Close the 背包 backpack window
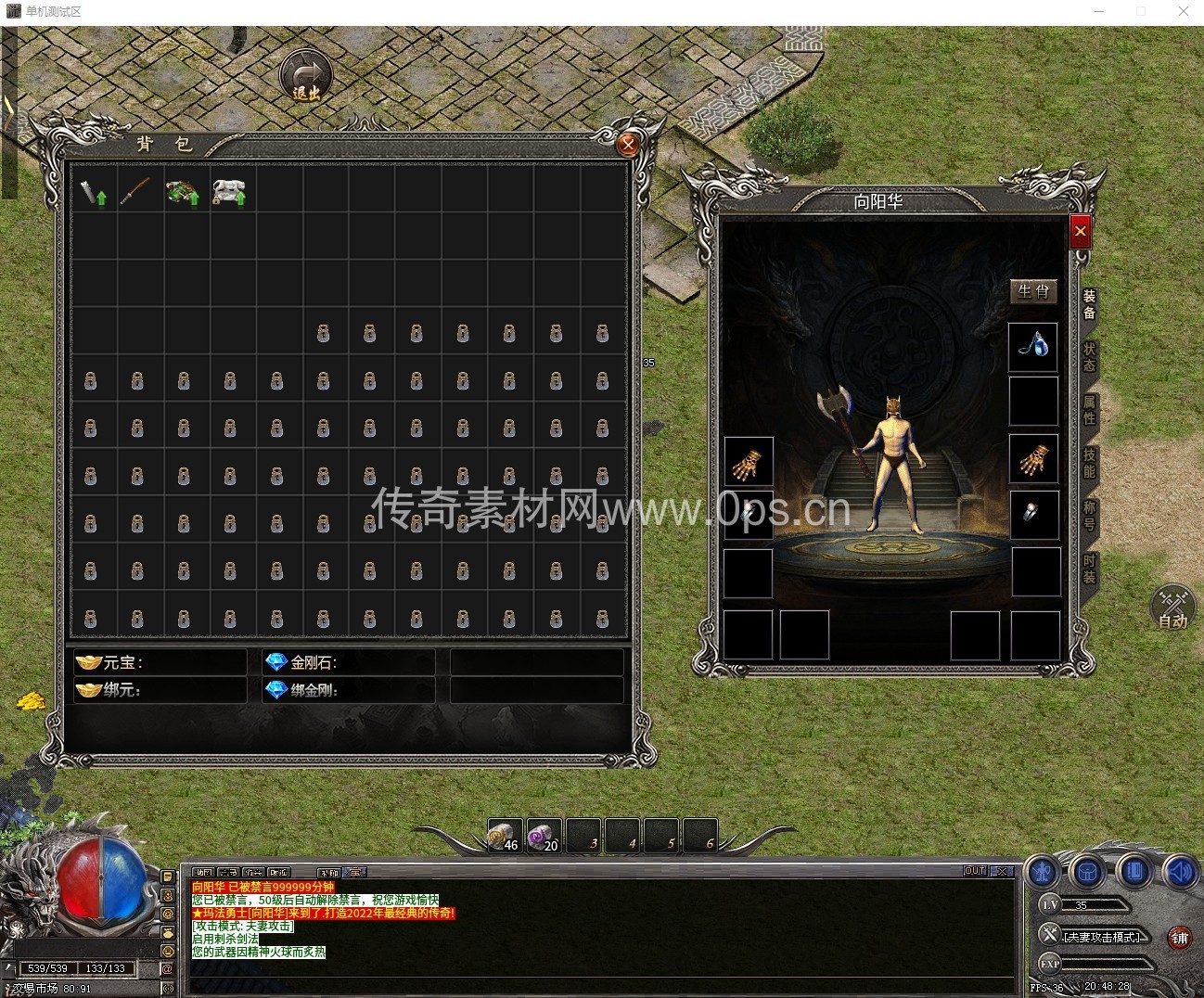The width and height of the screenshot is (1204, 998). click(x=628, y=145)
